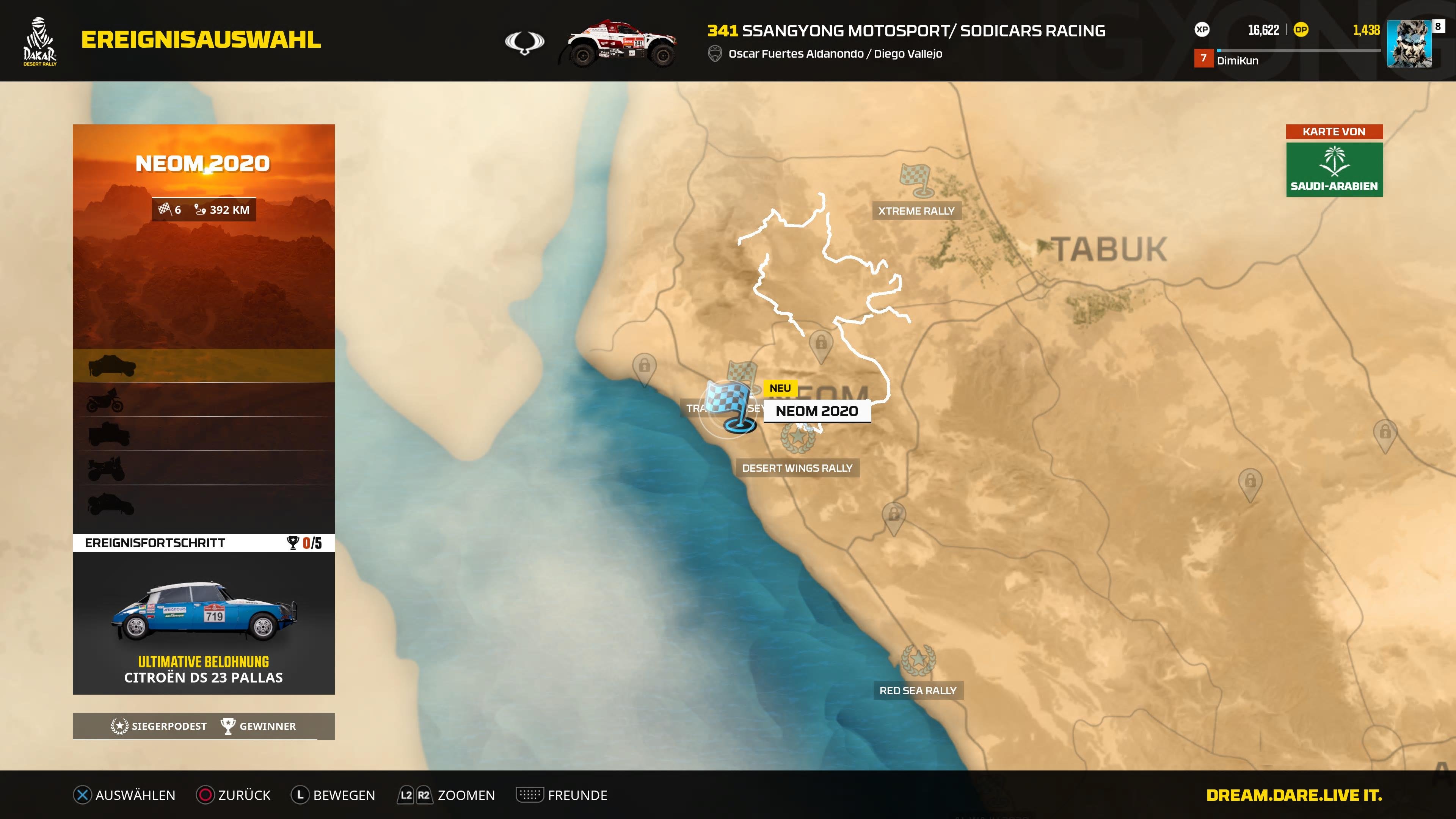1456x819 pixels.
Task: Click the SAUDI-ARABIEN map card
Action: click(x=1334, y=169)
